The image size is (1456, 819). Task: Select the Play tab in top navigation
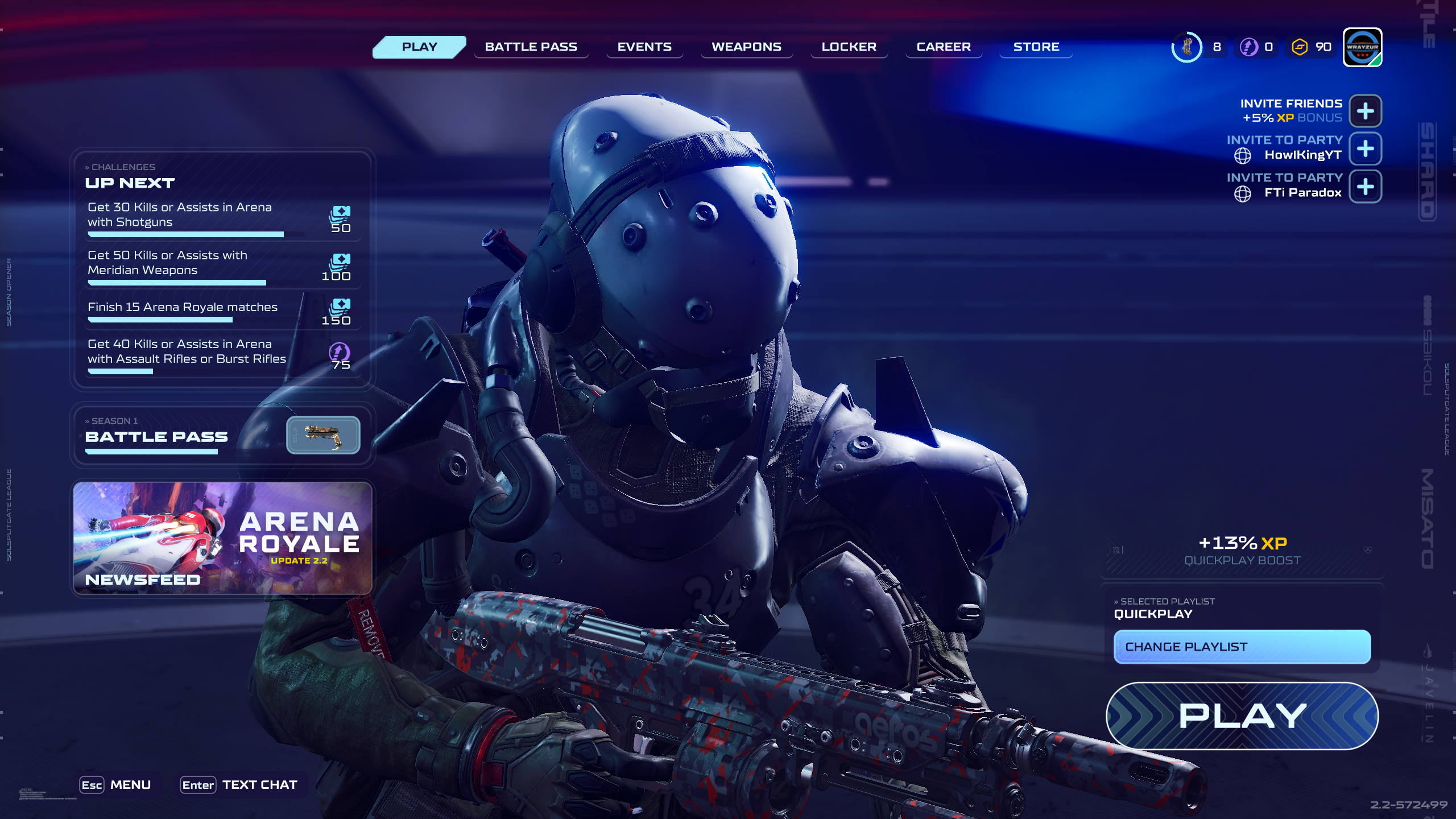point(419,47)
